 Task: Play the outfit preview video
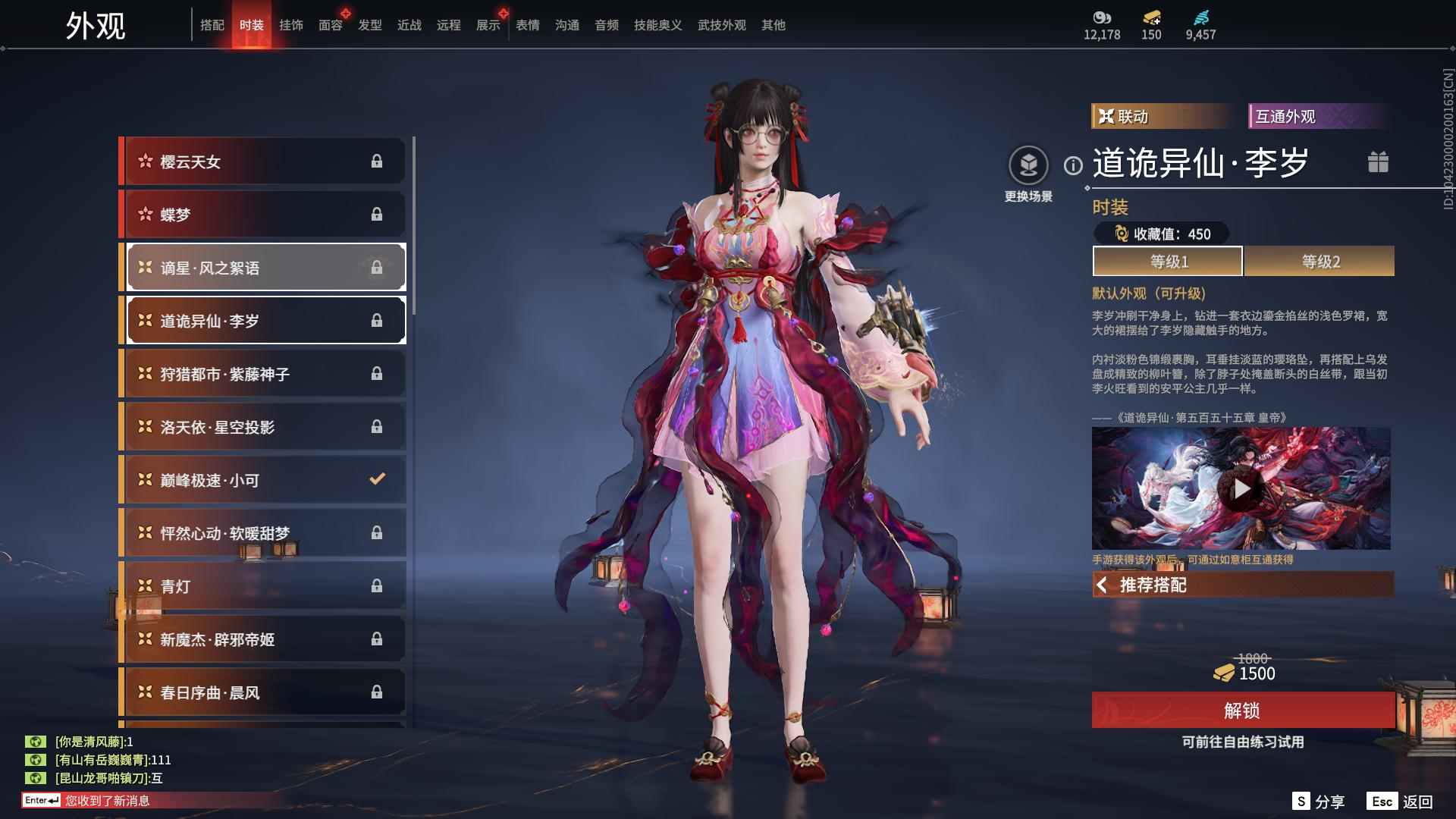point(1241,488)
